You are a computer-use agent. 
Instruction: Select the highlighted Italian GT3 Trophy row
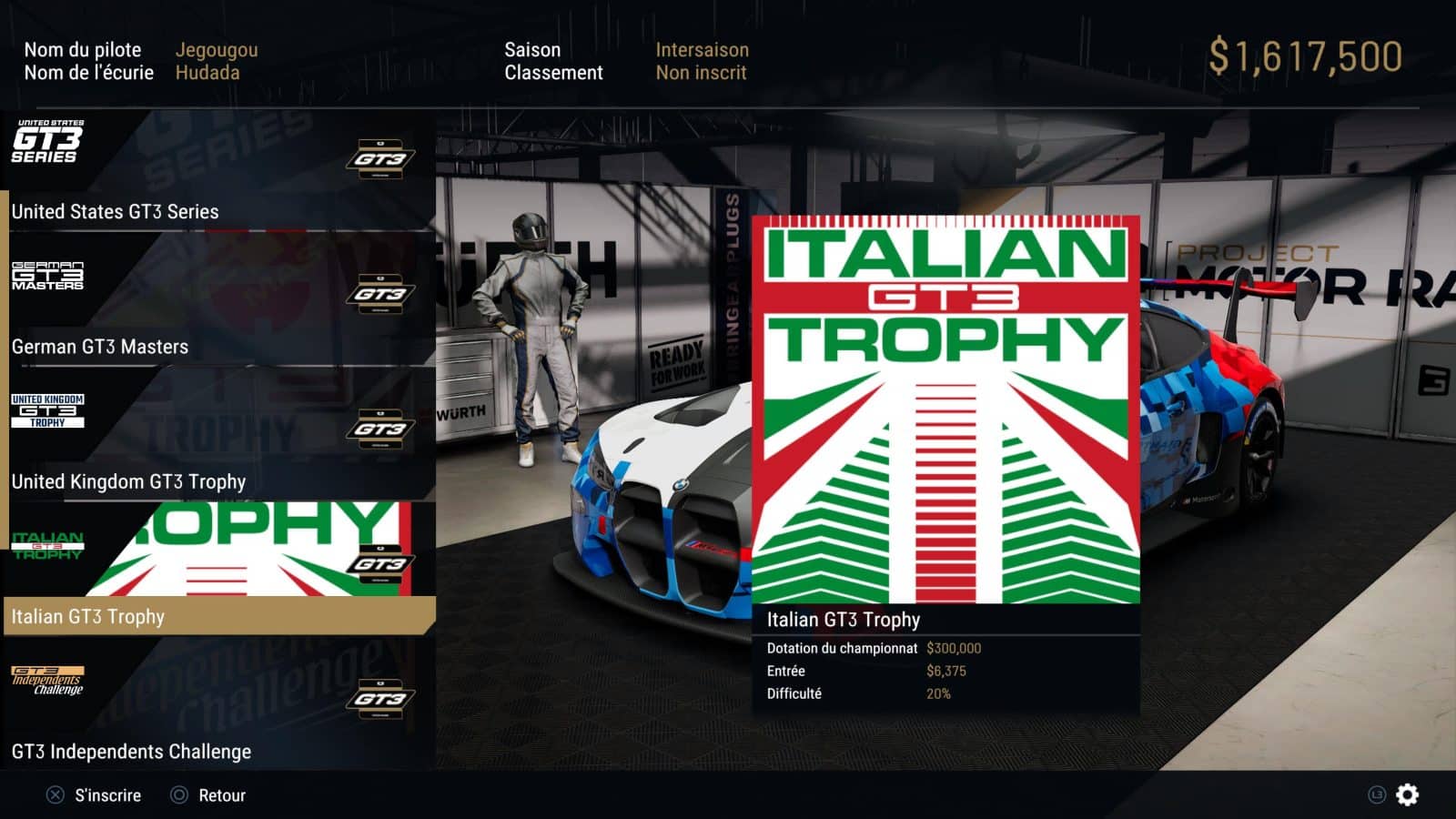tap(218, 615)
